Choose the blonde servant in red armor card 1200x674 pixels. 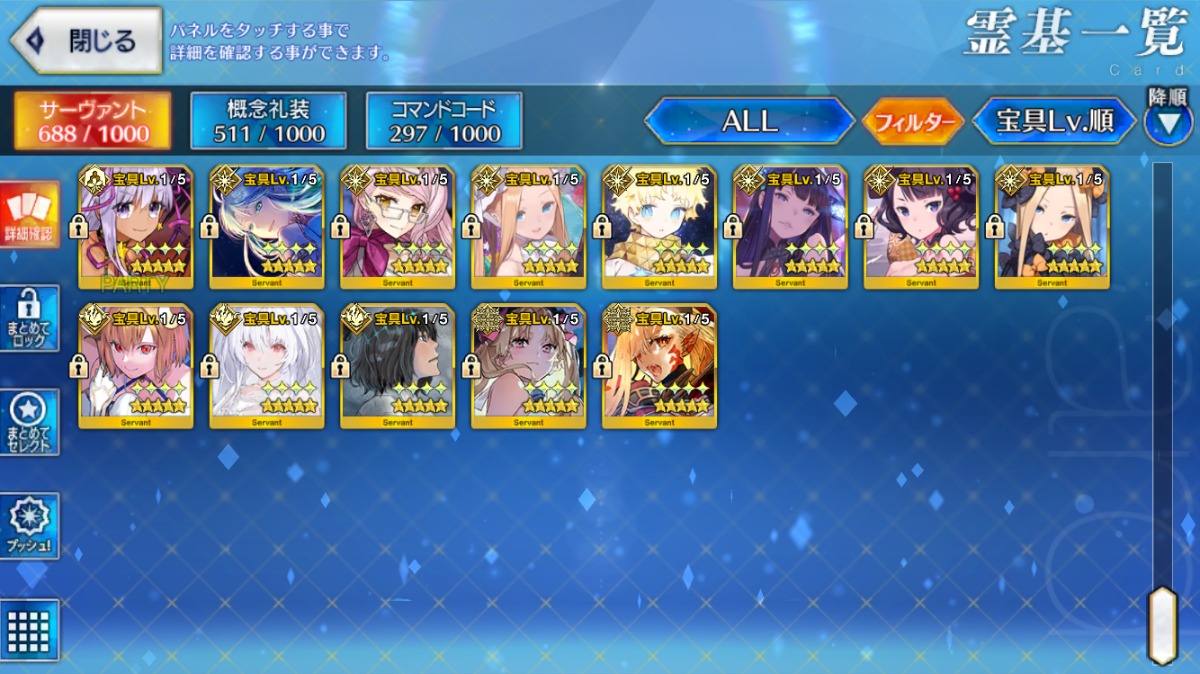coord(659,366)
